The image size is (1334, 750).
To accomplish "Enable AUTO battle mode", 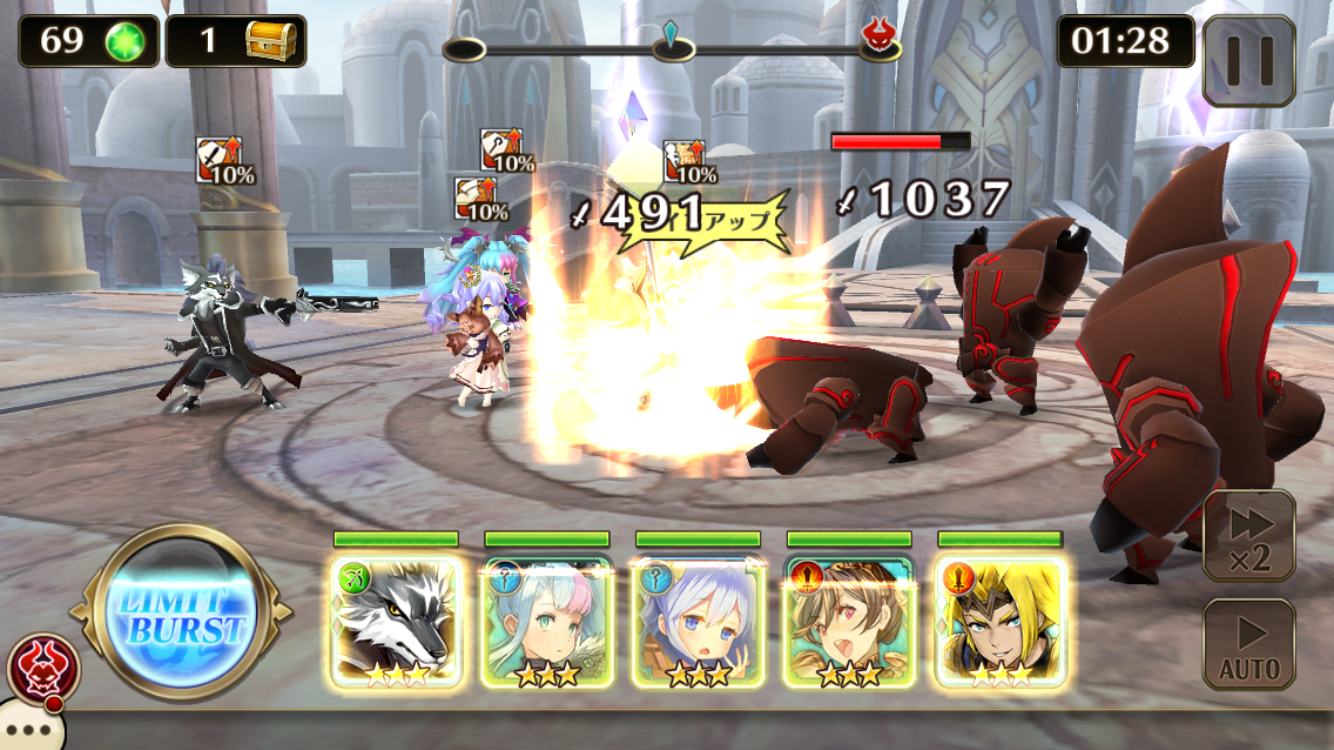I will [1249, 645].
